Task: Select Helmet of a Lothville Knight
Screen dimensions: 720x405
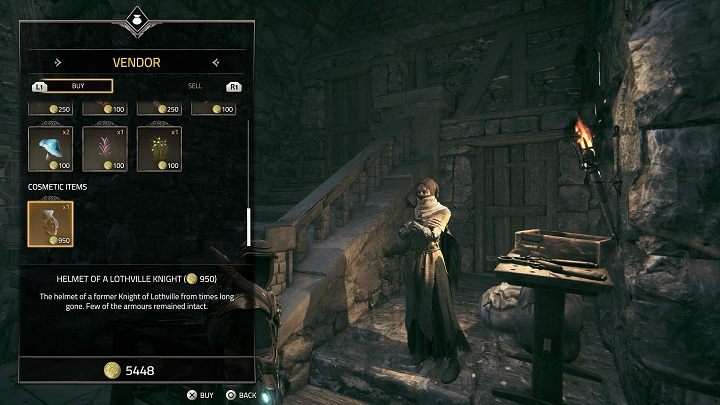Action: (49, 223)
